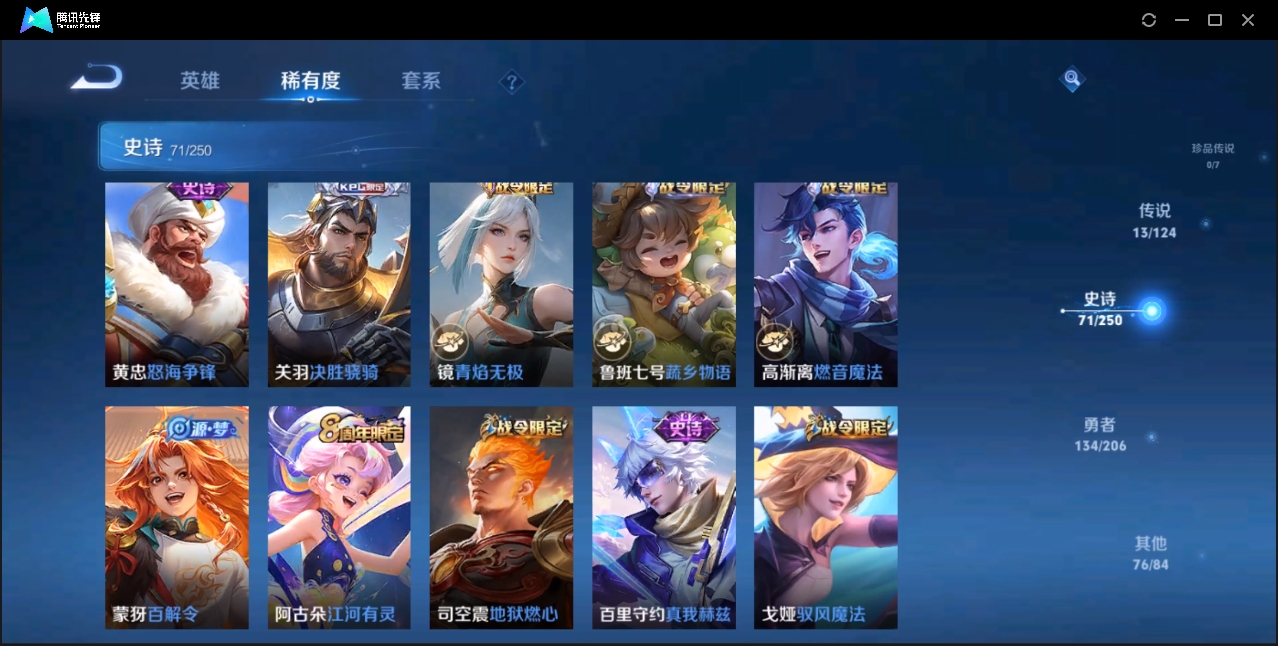Choose the 阿古朵 江河有灵 skin card

click(339, 517)
